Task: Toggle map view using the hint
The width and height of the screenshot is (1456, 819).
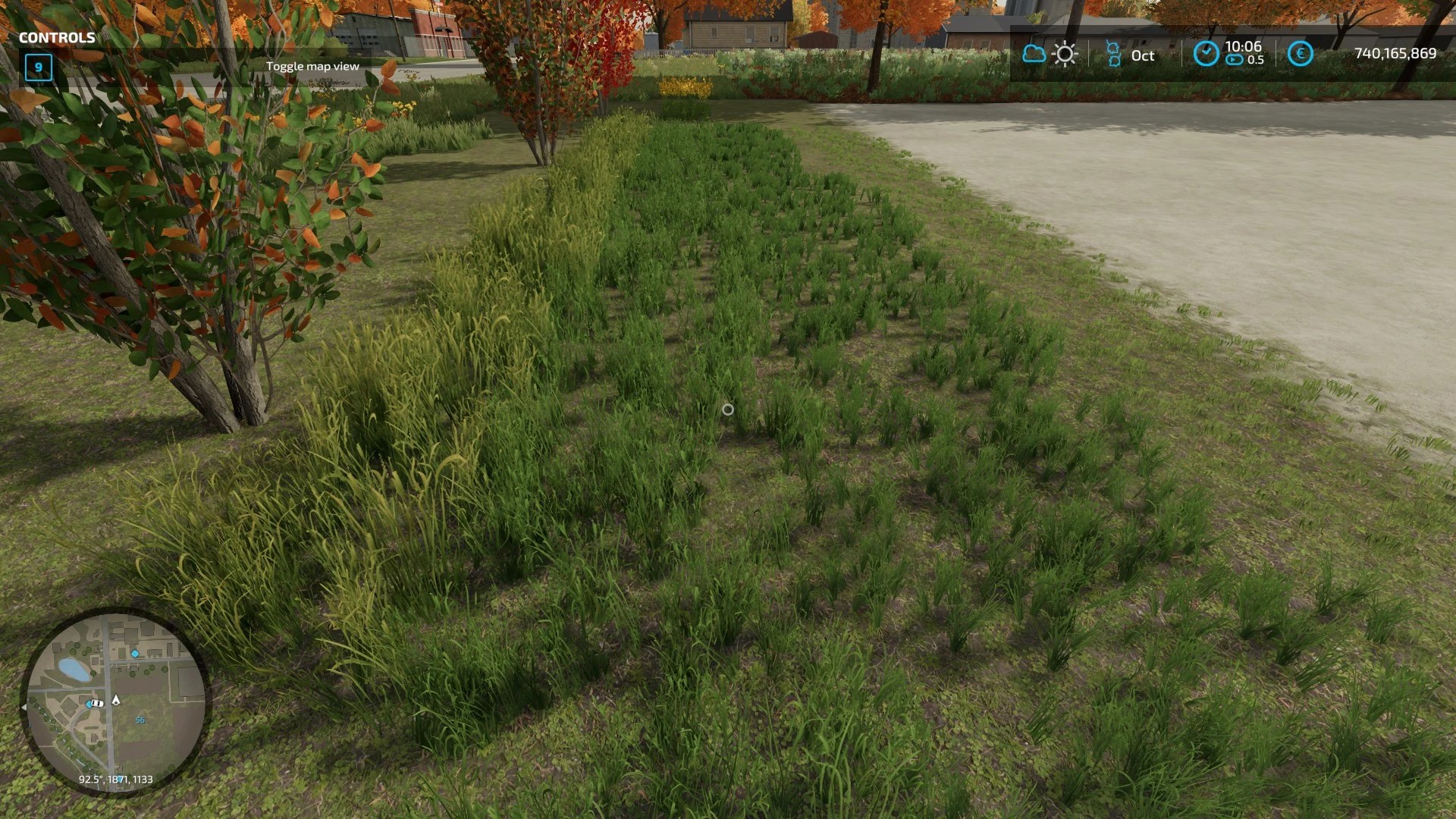Action: point(312,66)
